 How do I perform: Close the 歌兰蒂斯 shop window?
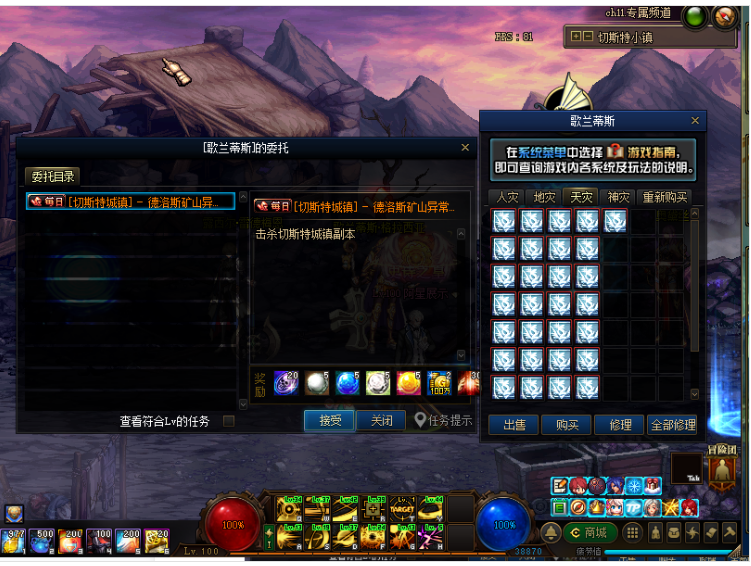[695, 121]
